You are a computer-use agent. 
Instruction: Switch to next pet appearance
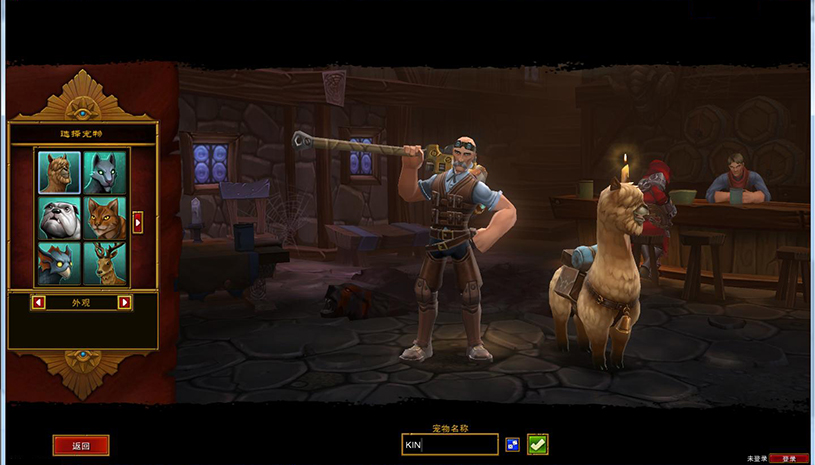click(124, 302)
